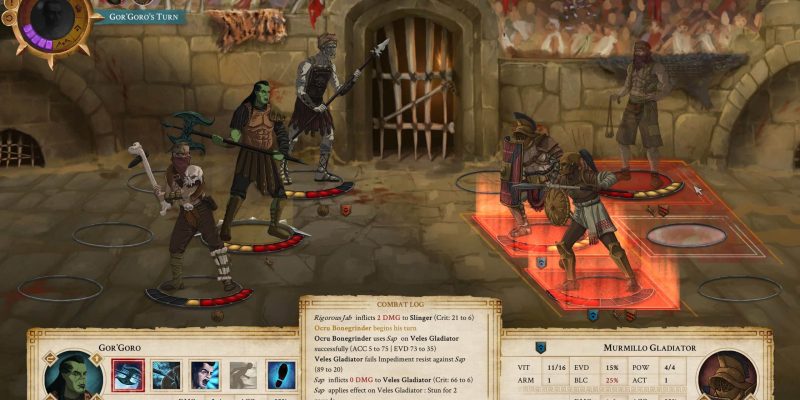Click the shield icon in Murmillo's panel
This screenshot has width=800, height=400.
pos(541,348)
